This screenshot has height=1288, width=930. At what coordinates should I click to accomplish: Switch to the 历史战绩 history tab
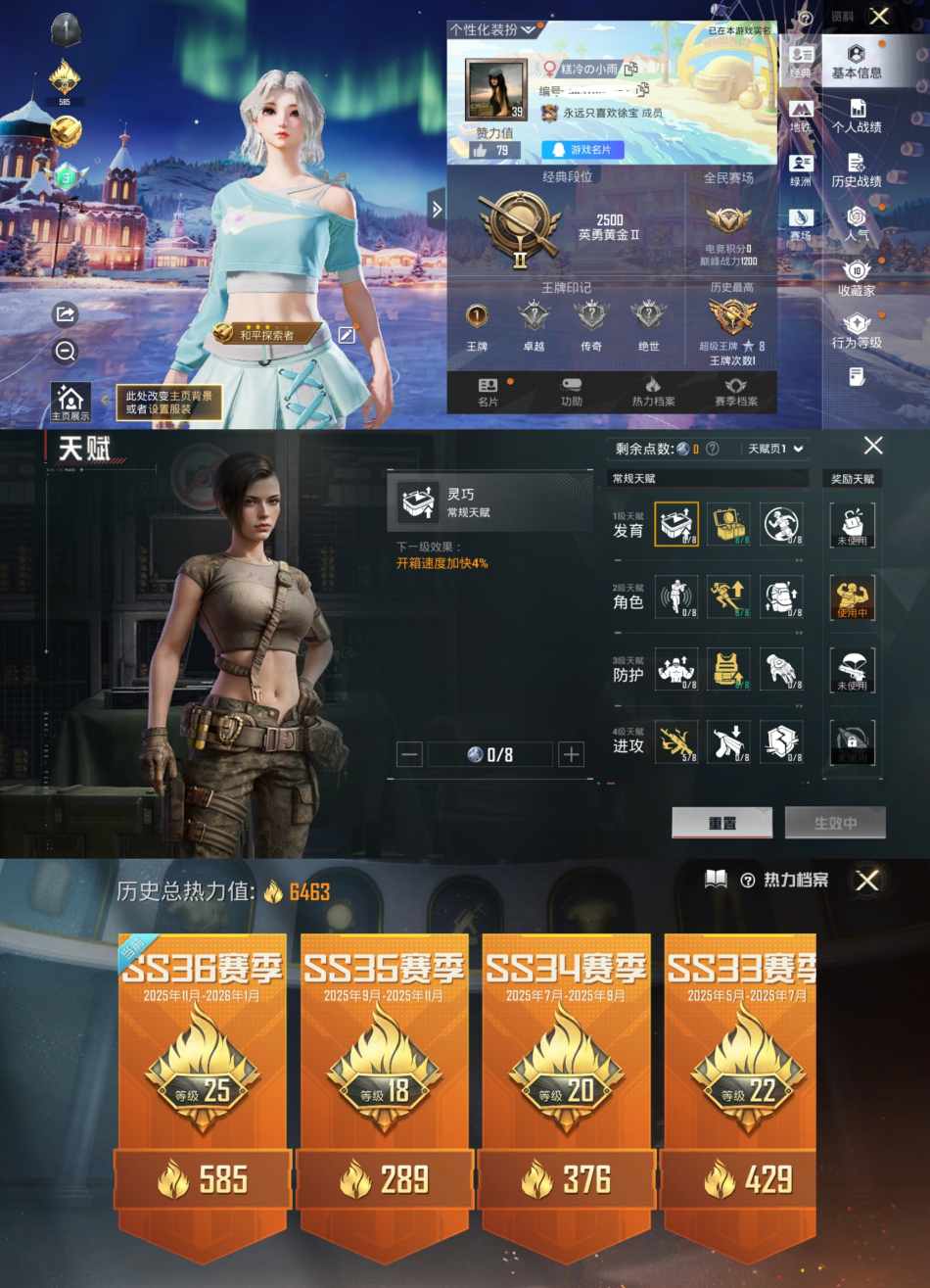[856, 169]
